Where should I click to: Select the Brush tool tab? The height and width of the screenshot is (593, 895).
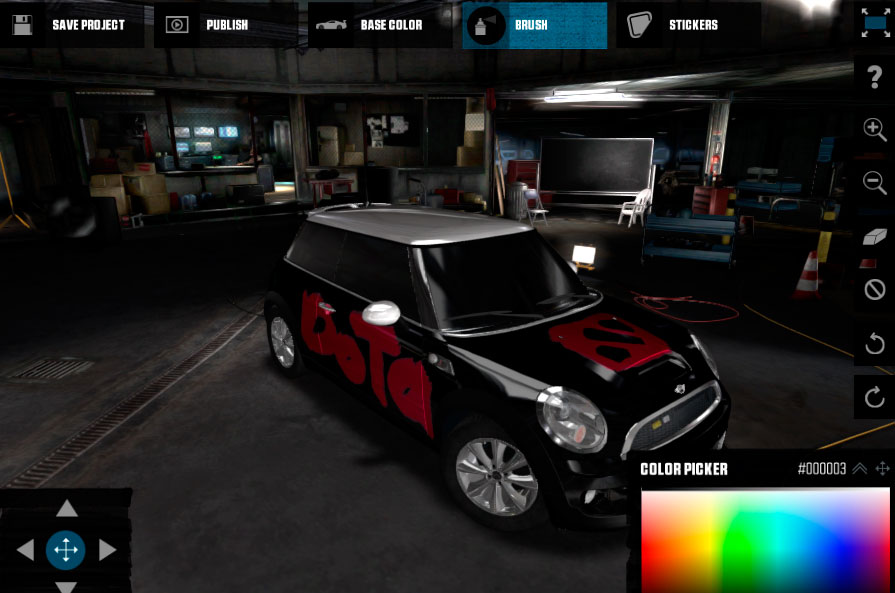(x=534, y=25)
